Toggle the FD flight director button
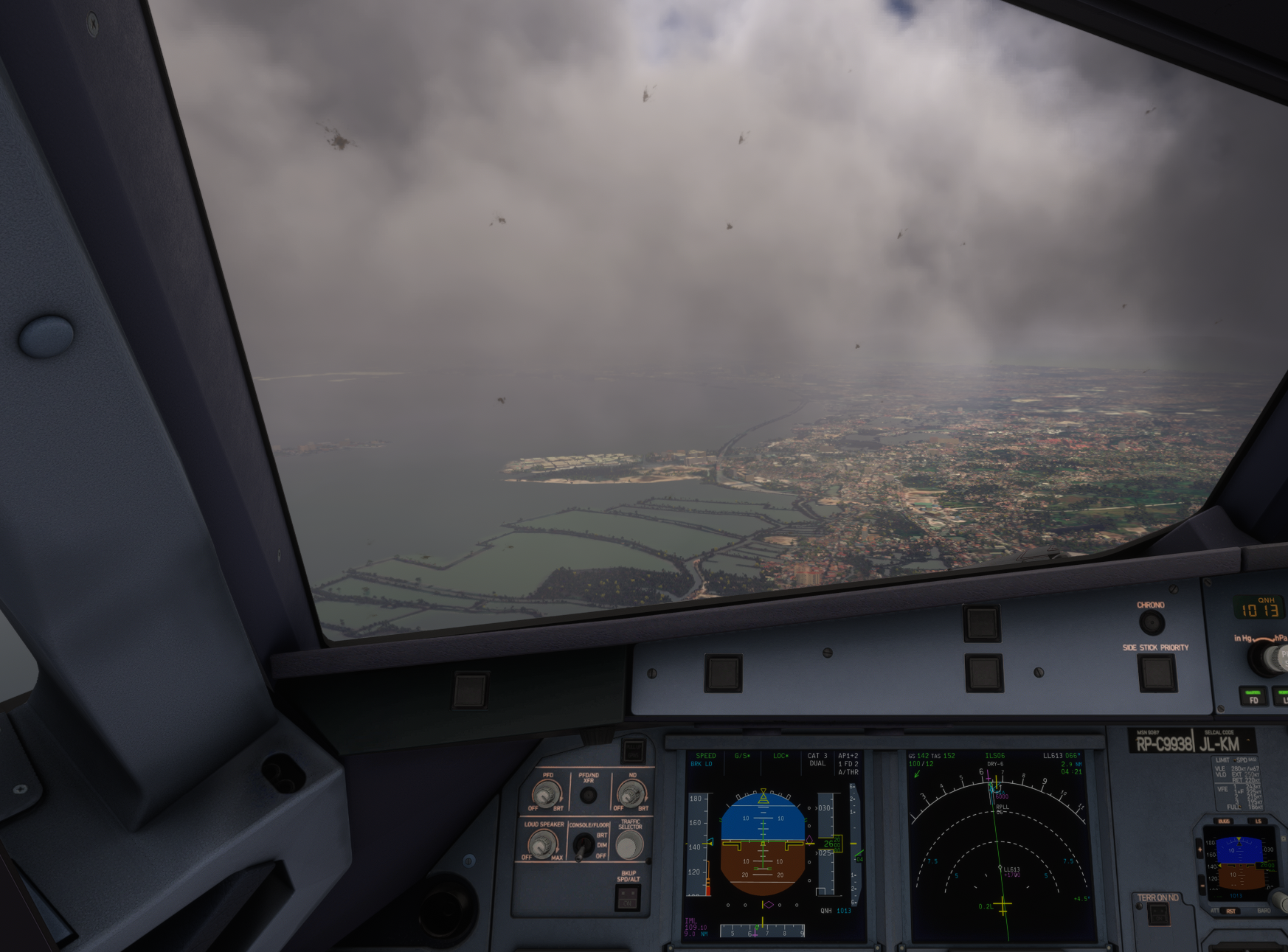This screenshot has height=952, width=1288. tap(1253, 696)
